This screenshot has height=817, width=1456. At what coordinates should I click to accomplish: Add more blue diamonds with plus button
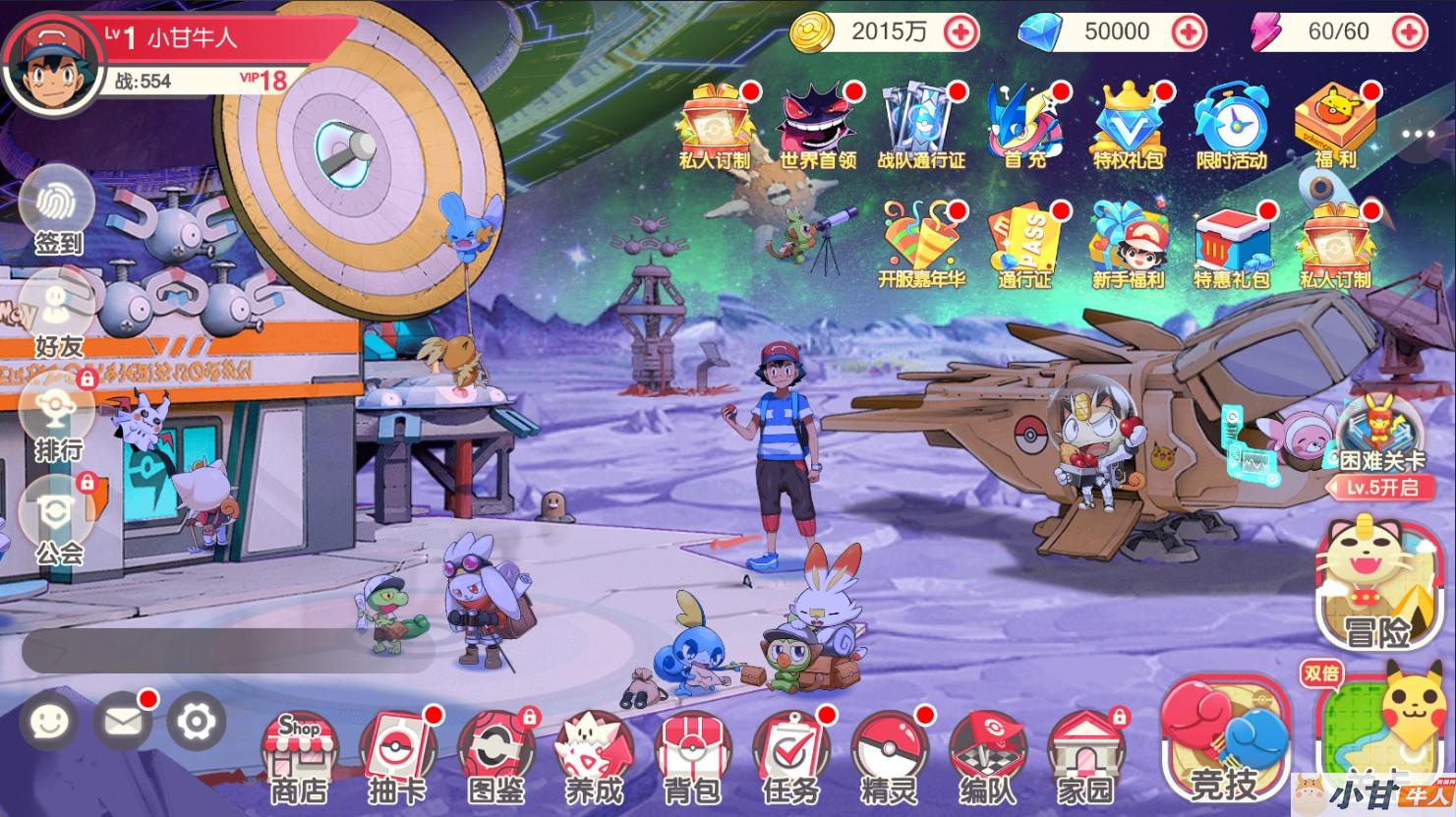pos(1190,32)
